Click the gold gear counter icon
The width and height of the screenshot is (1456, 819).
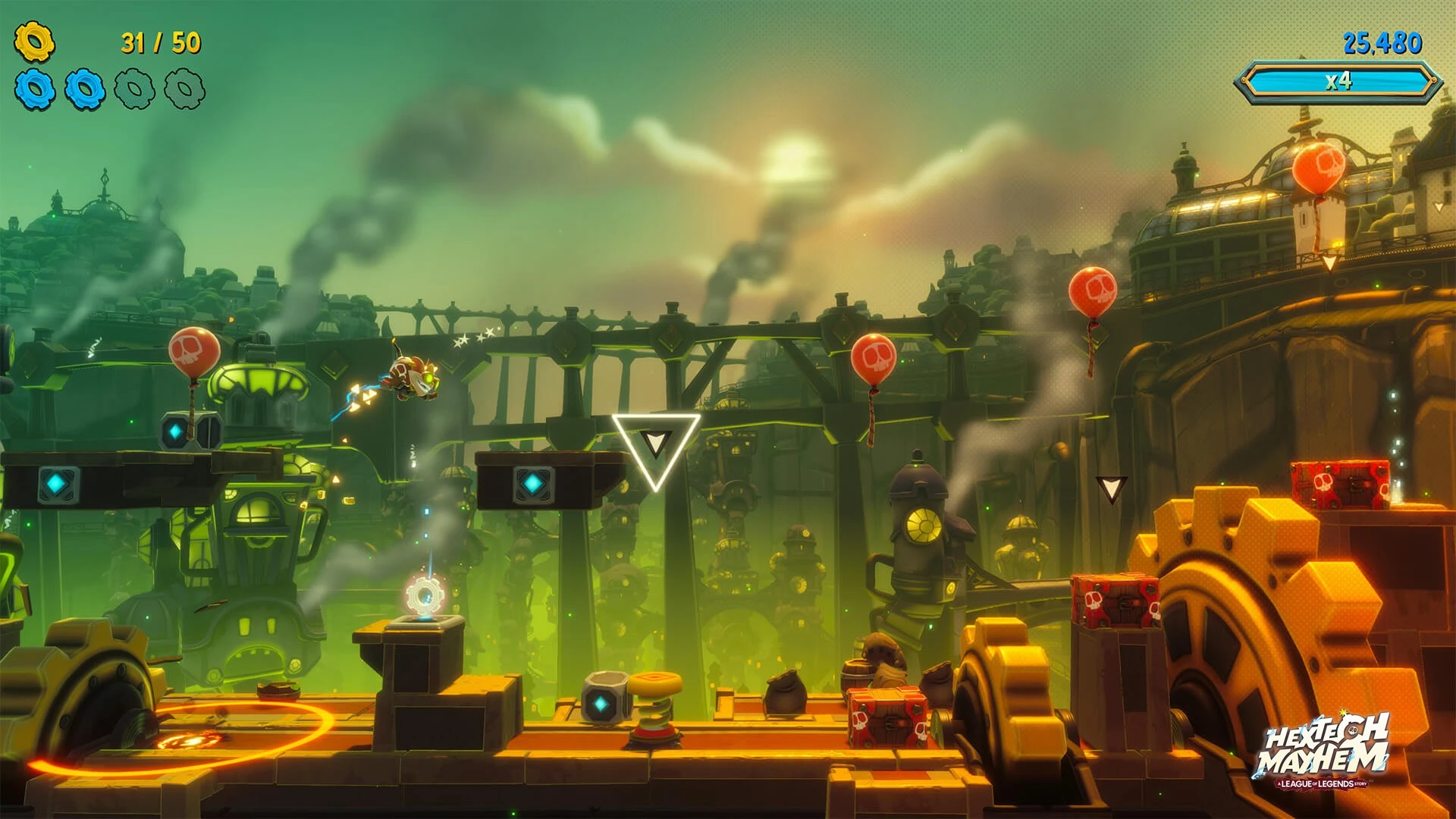[34, 42]
